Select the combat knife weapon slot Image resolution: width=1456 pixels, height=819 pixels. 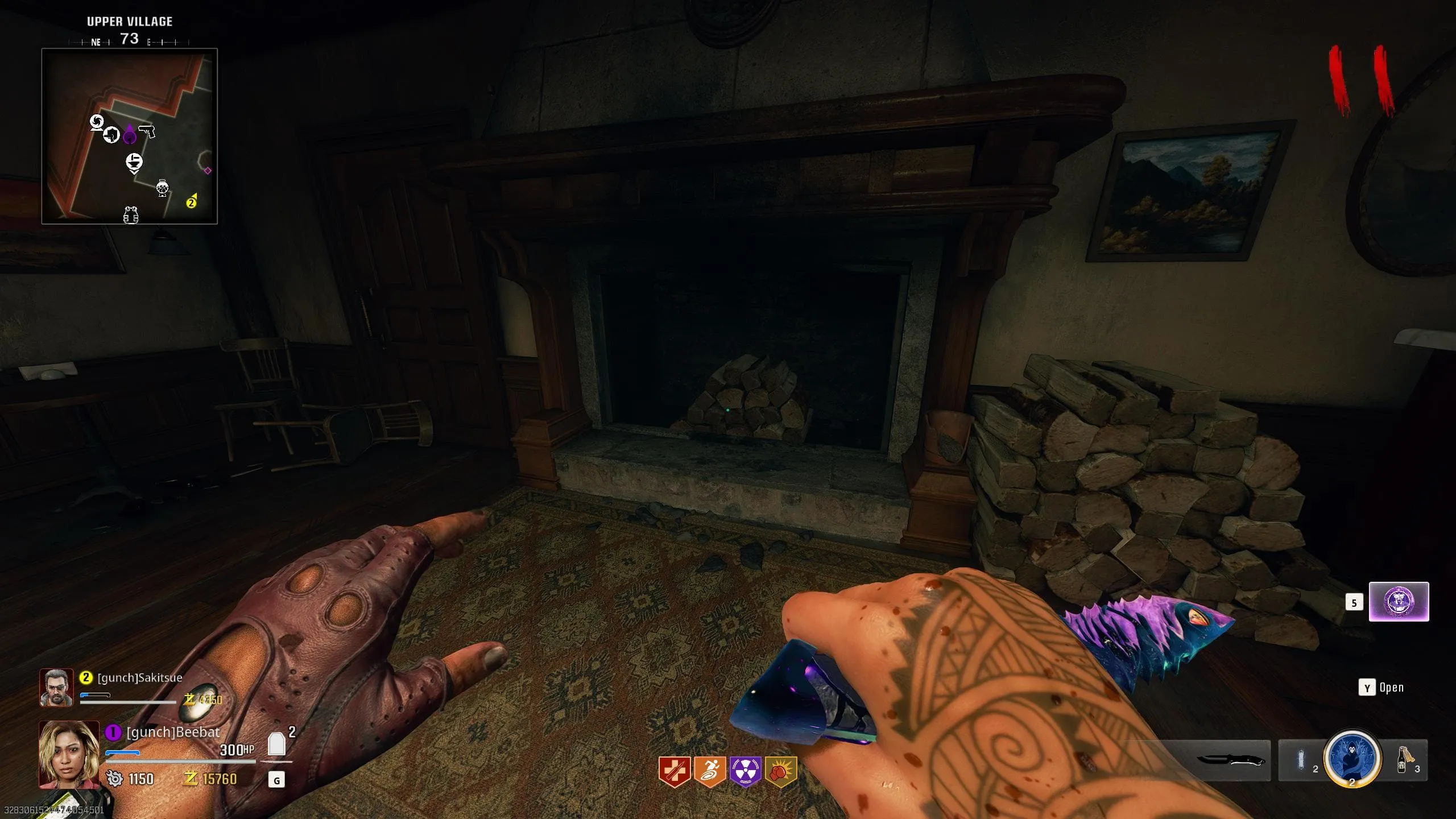tap(1231, 760)
